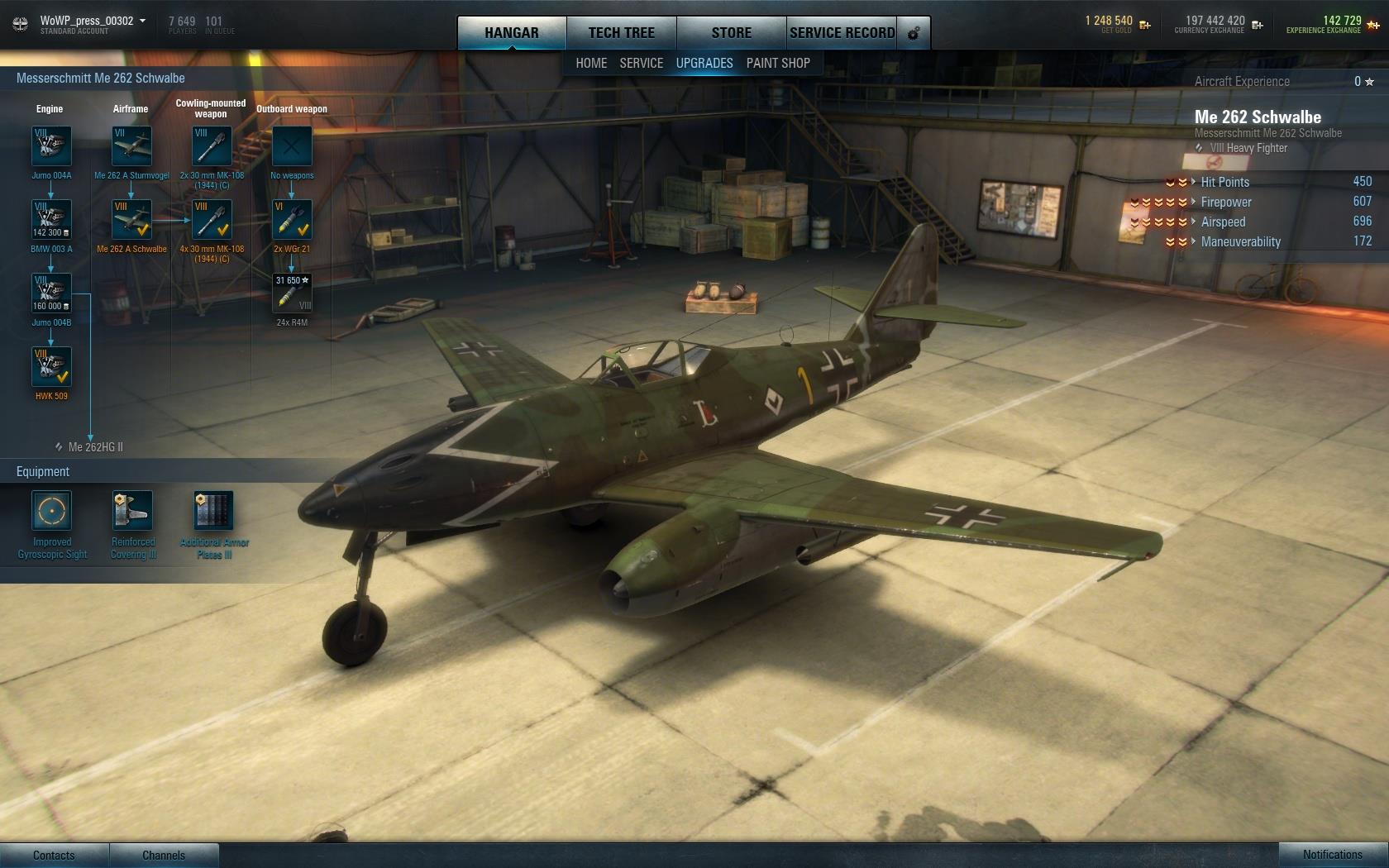Choose the 24x R4M outboard weapon
Image resolution: width=1389 pixels, height=868 pixels.
pyautogui.click(x=292, y=293)
